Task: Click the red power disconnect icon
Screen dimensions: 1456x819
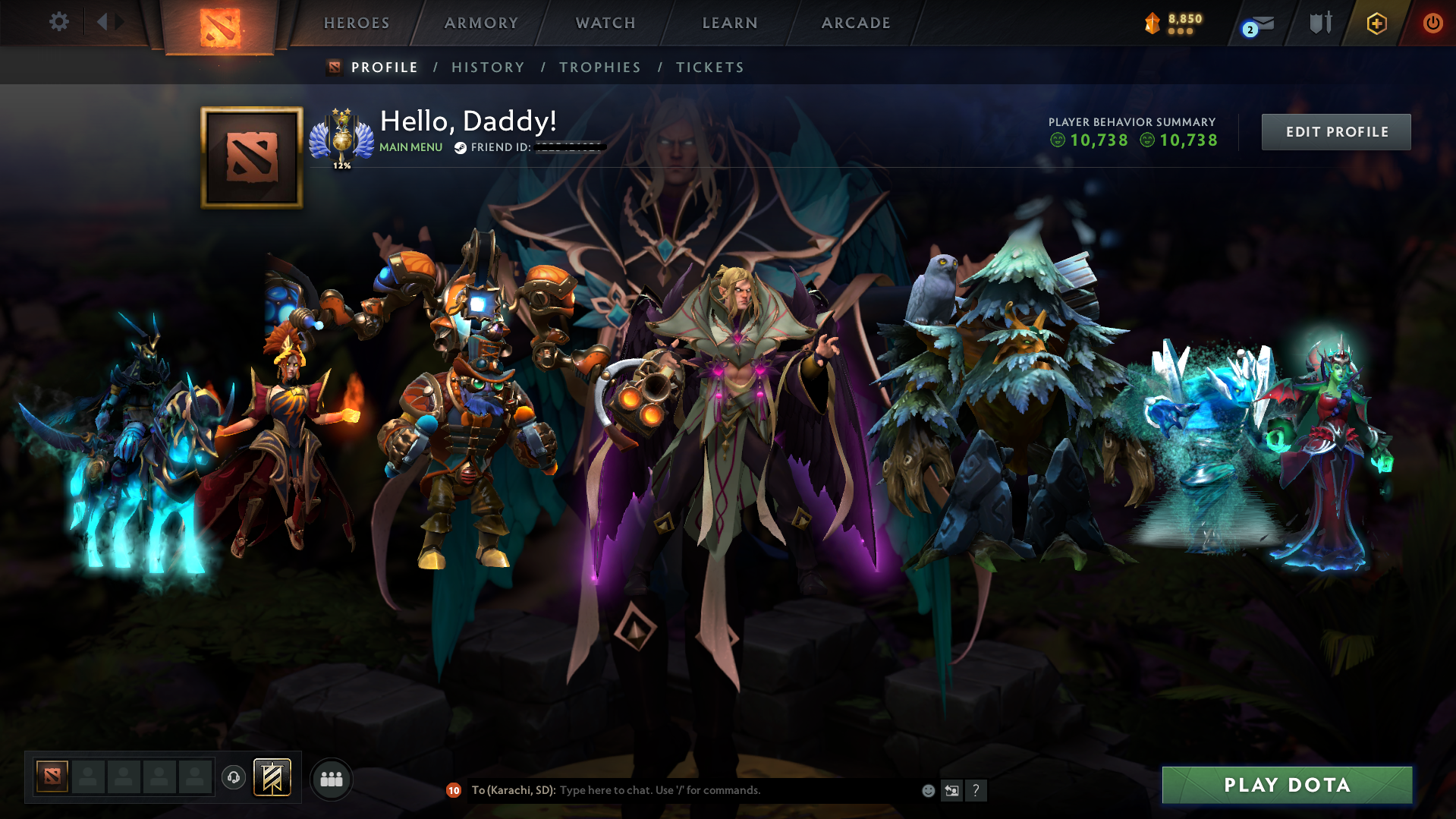Action: (1432, 23)
